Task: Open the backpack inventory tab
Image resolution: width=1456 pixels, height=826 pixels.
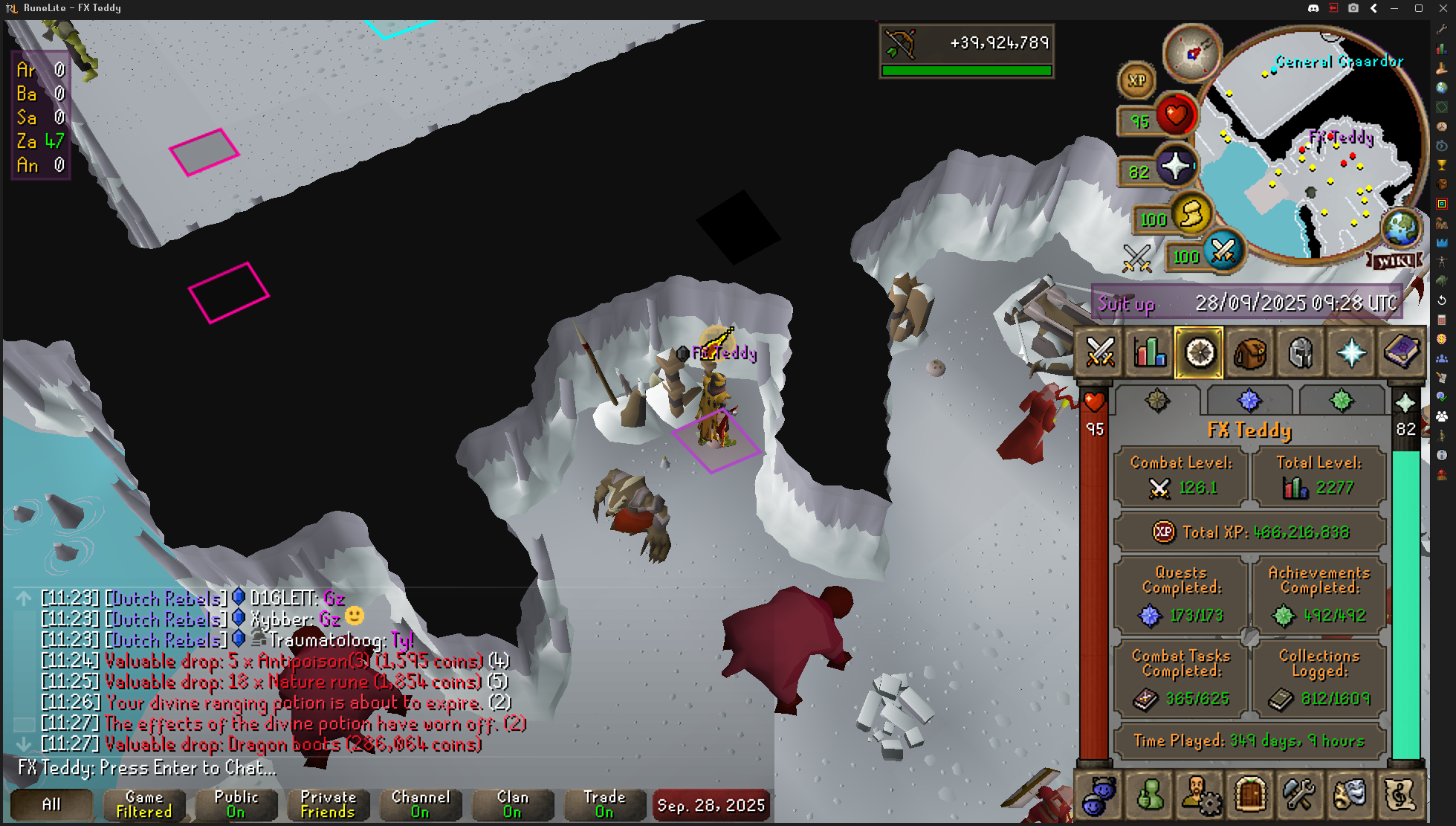Action: 1250,352
